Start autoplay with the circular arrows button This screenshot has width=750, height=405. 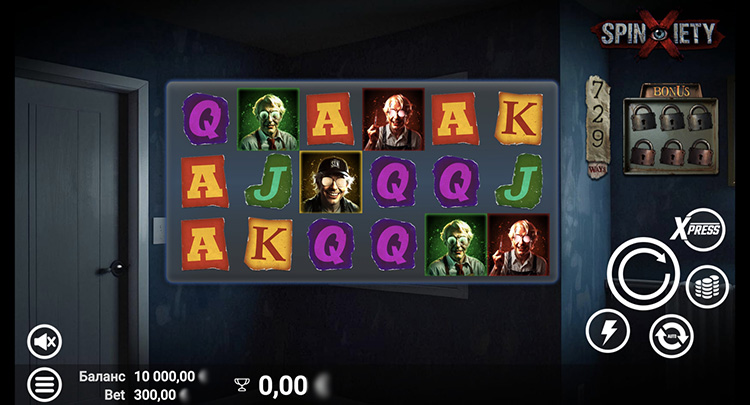point(671,335)
